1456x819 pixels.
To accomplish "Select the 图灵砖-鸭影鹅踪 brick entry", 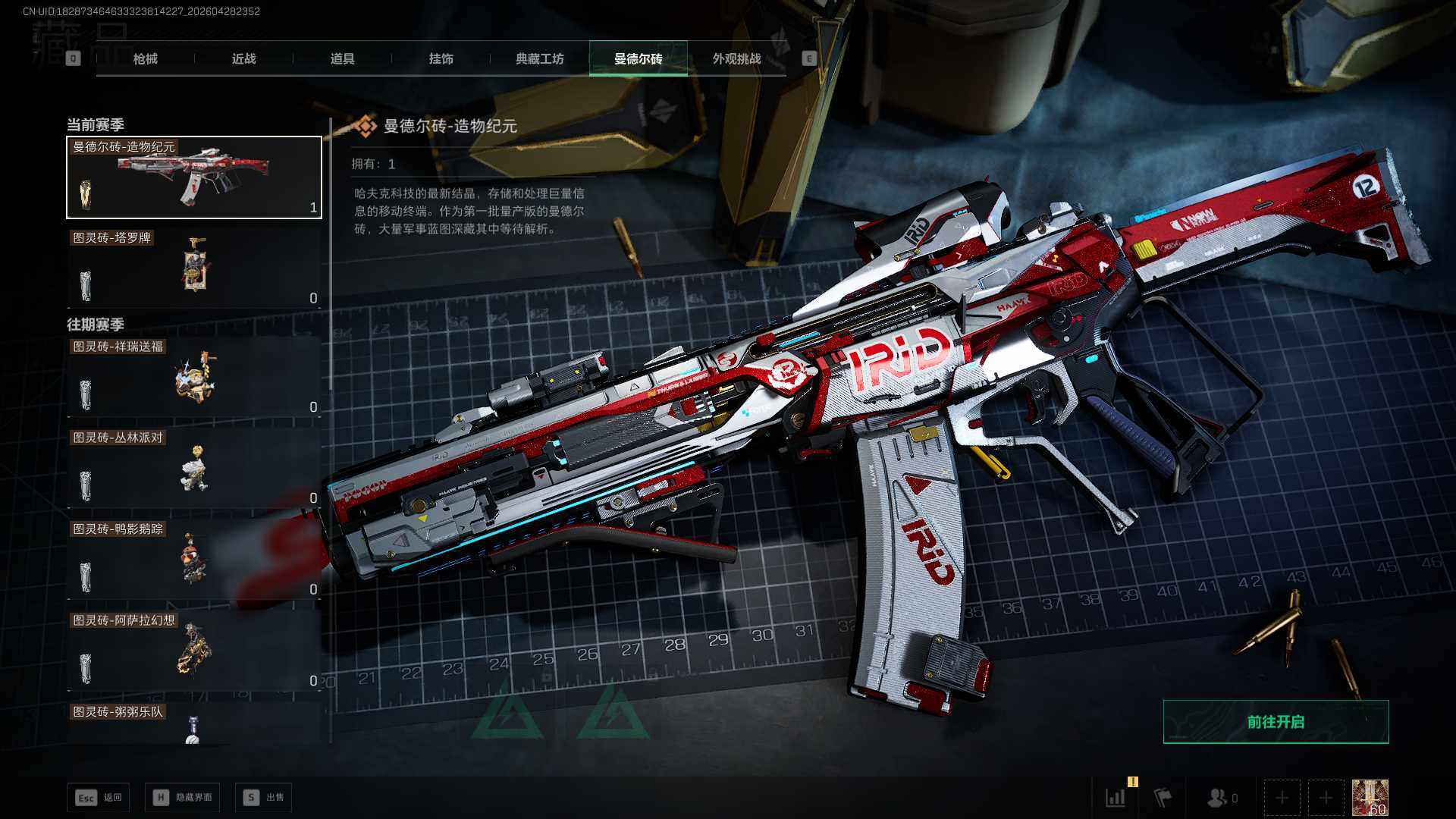I will [x=194, y=560].
